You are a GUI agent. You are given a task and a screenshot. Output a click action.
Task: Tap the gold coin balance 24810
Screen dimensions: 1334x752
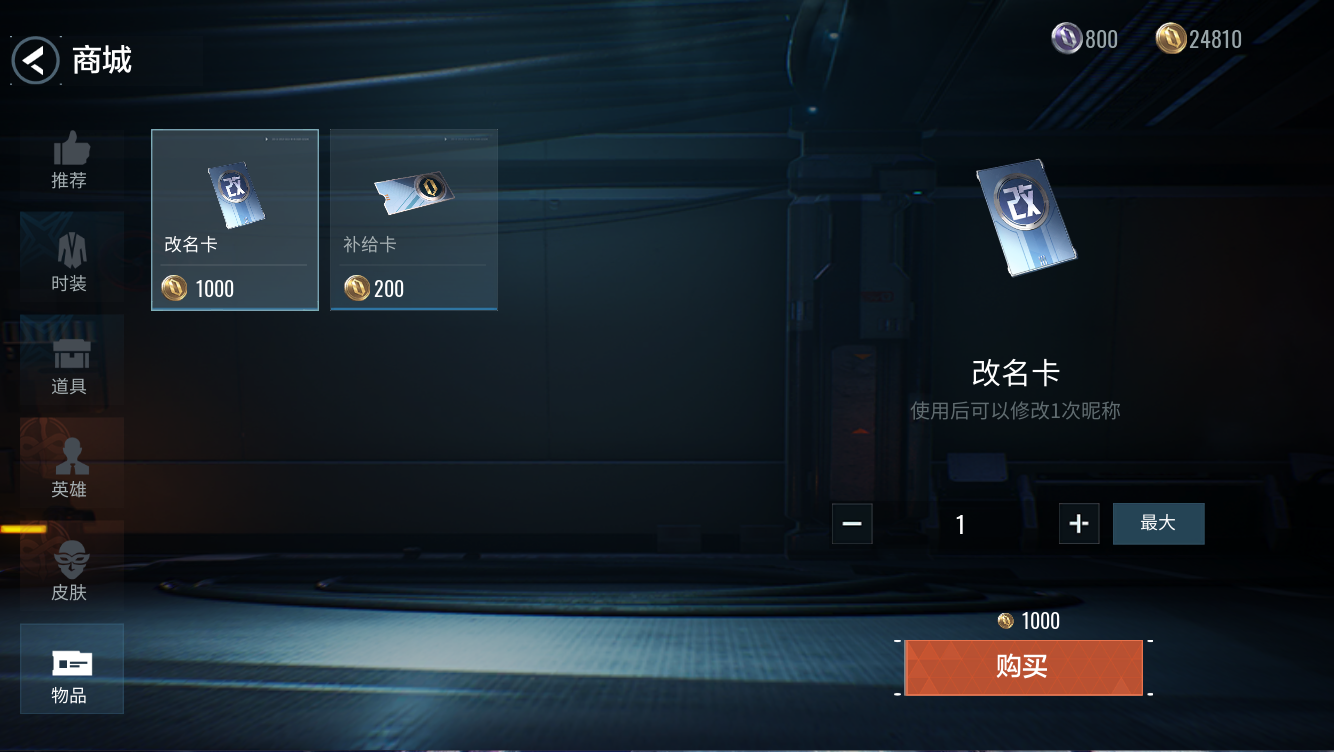pyautogui.click(x=1199, y=40)
